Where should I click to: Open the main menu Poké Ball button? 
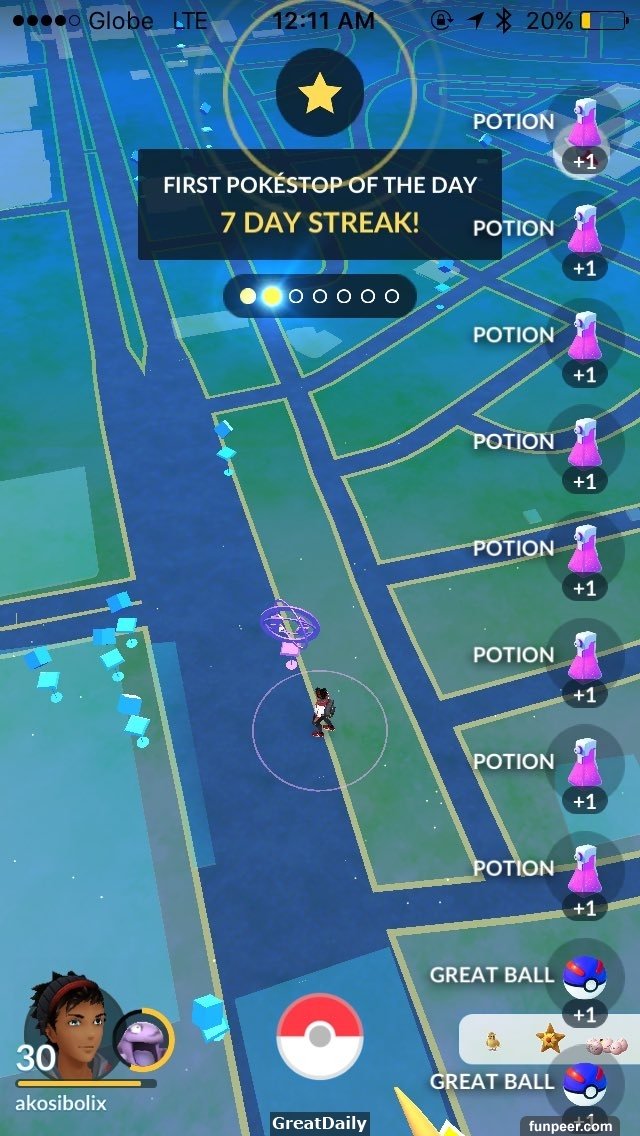(x=319, y=1036)
